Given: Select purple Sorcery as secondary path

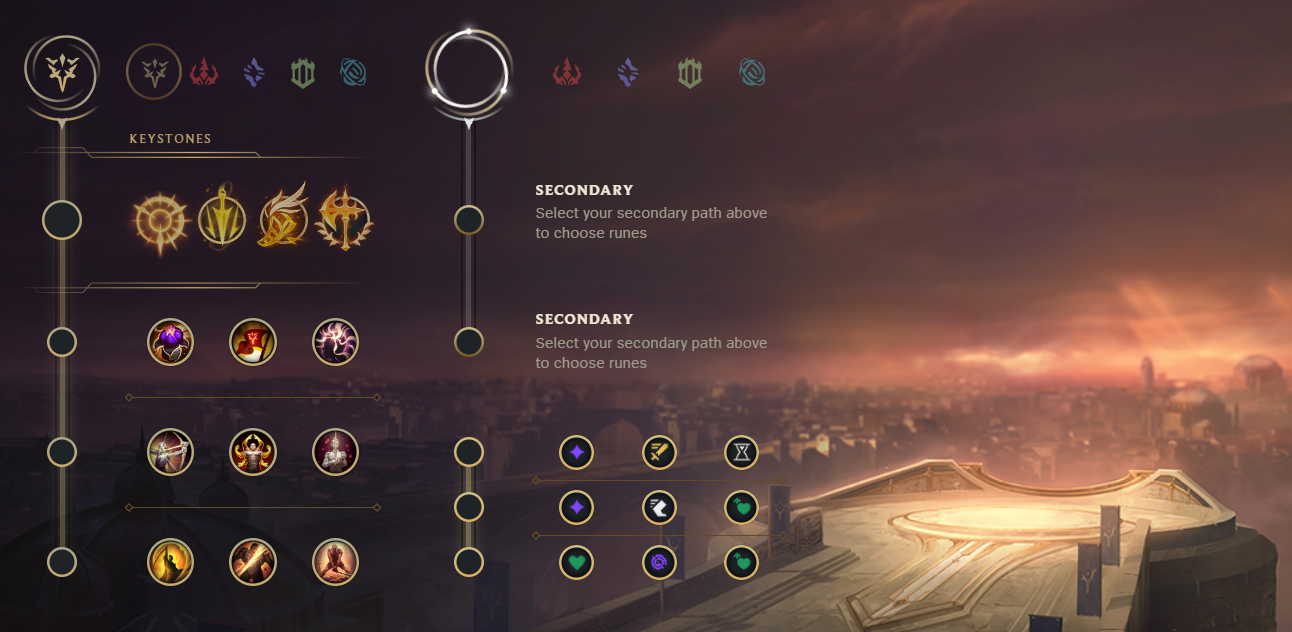Looking at the screenshot, I should coord(628,72).
